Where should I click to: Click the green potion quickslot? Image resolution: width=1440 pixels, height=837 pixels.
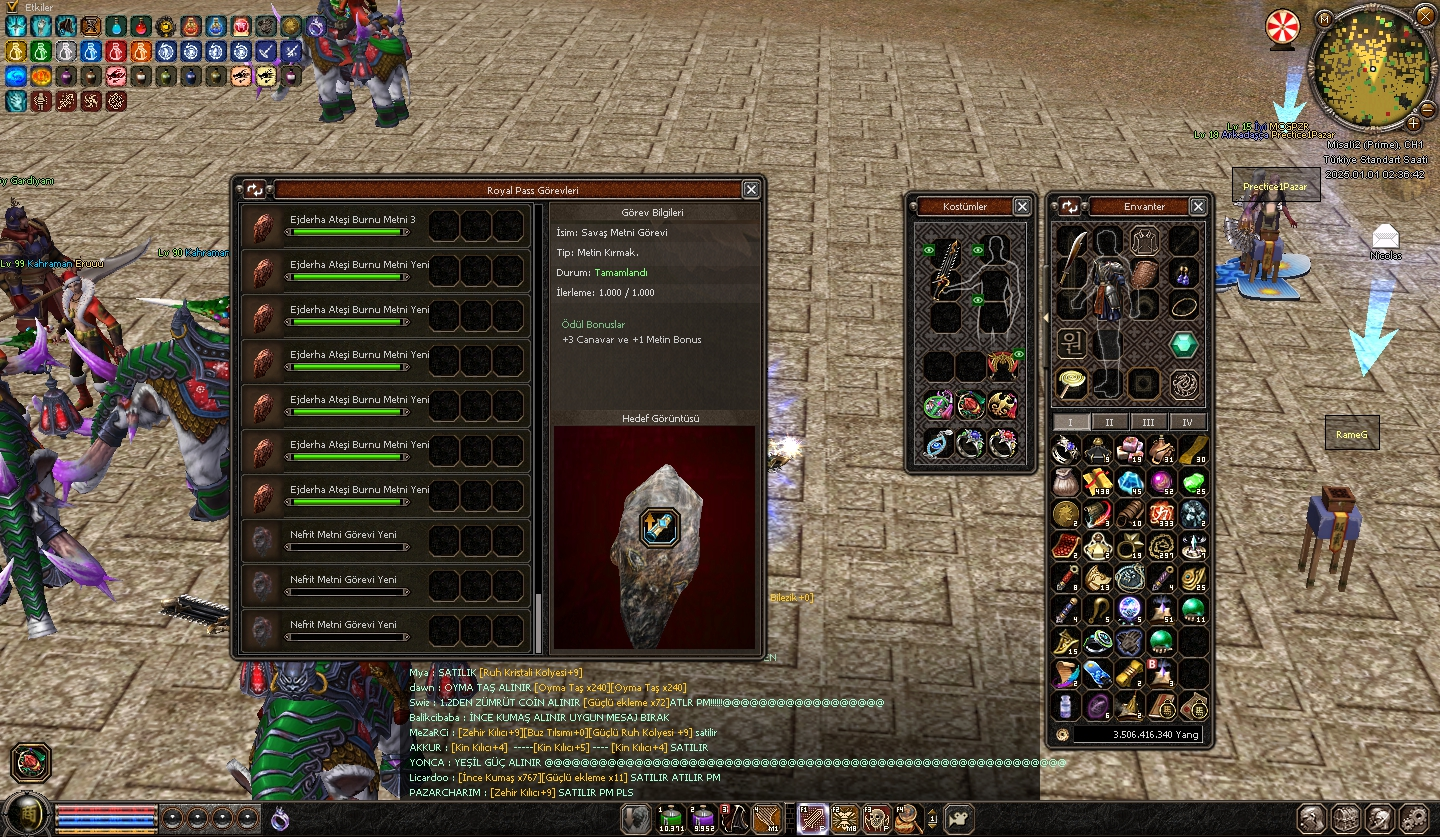672,819
